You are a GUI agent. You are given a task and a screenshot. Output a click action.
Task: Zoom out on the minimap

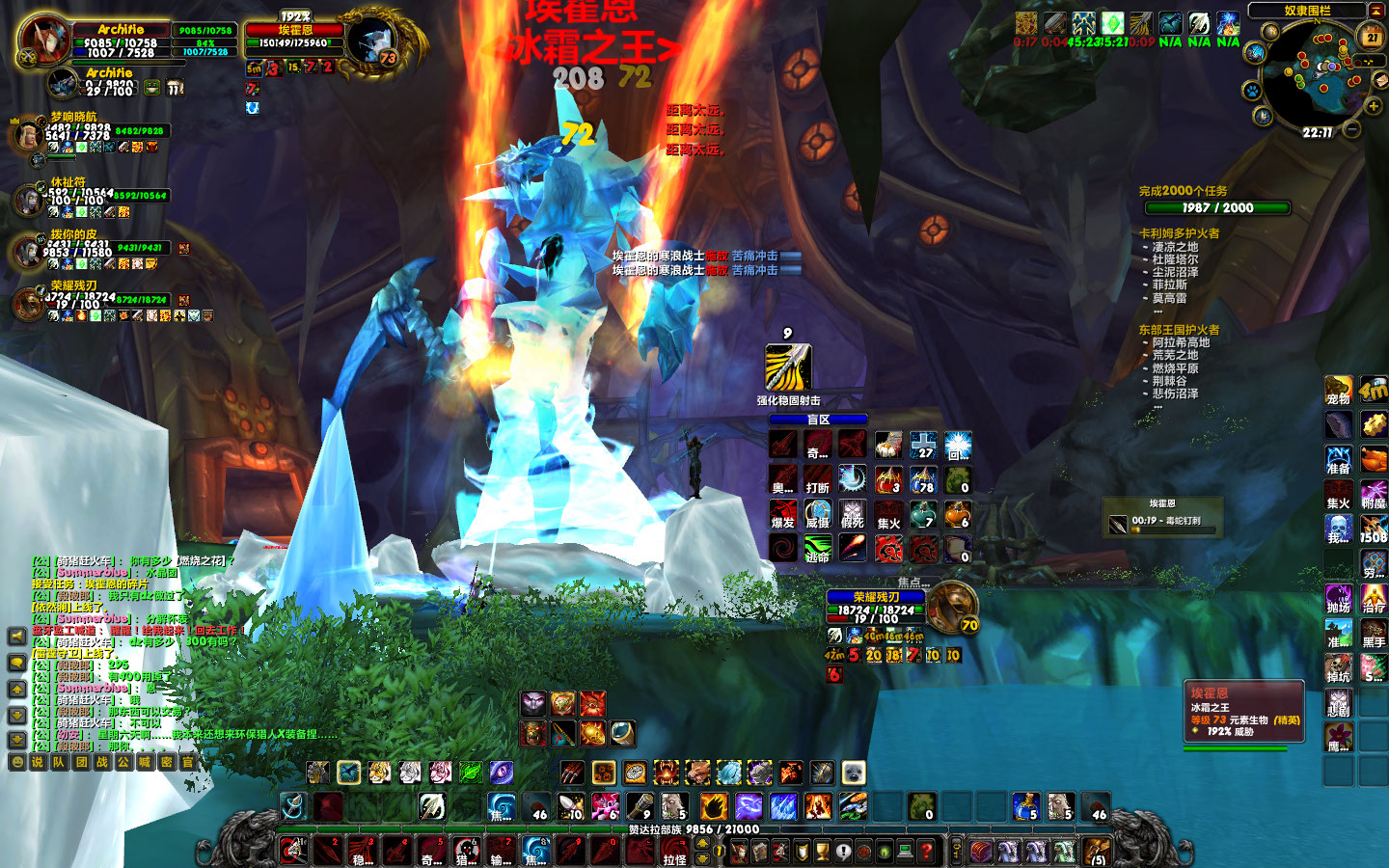tap(1352, 128)
